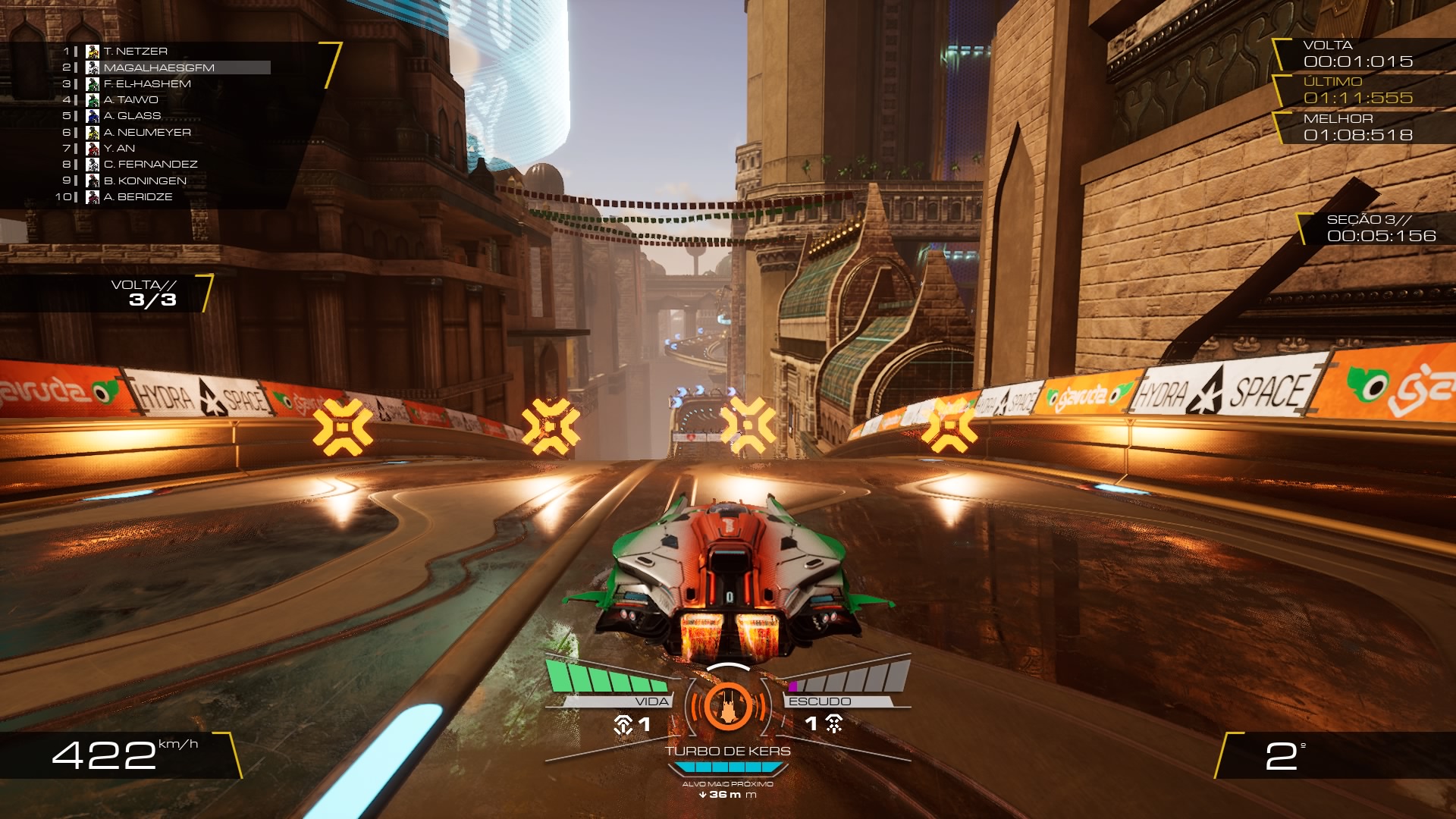
Task: Select A. Beridze's last-place row
Action: coord(138,197)
